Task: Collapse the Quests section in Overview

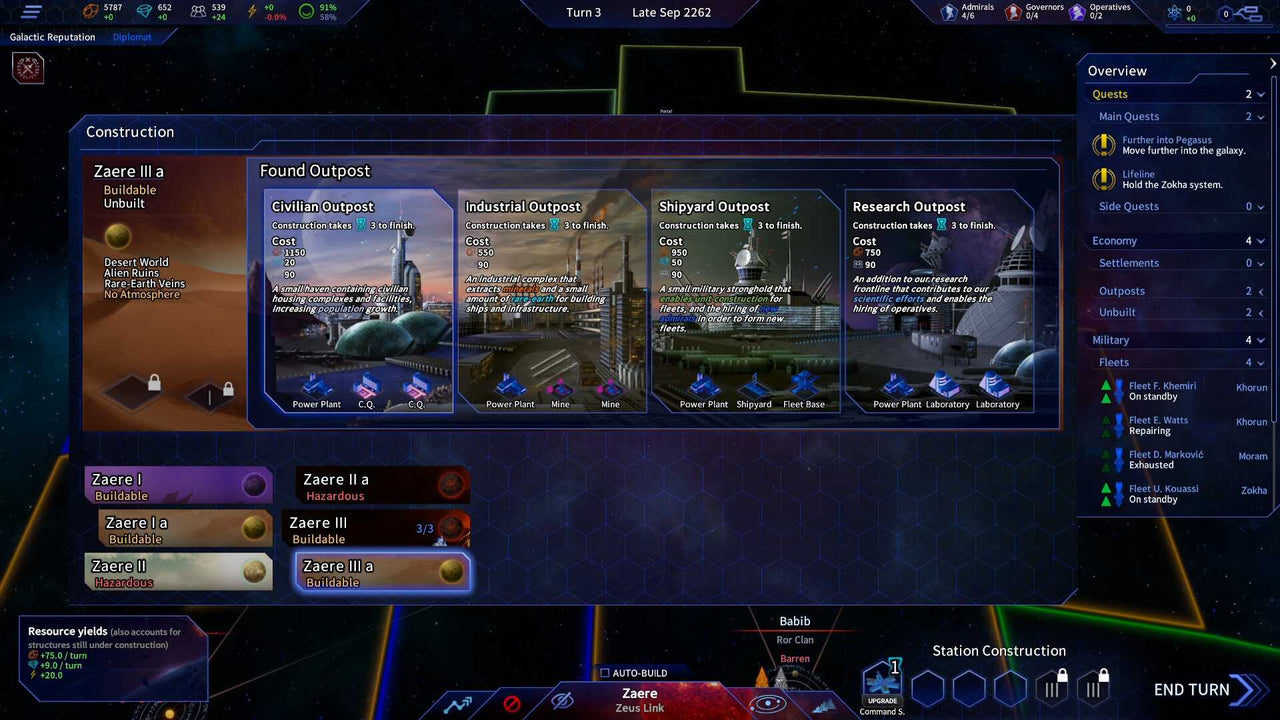Action: (1262, 93)
